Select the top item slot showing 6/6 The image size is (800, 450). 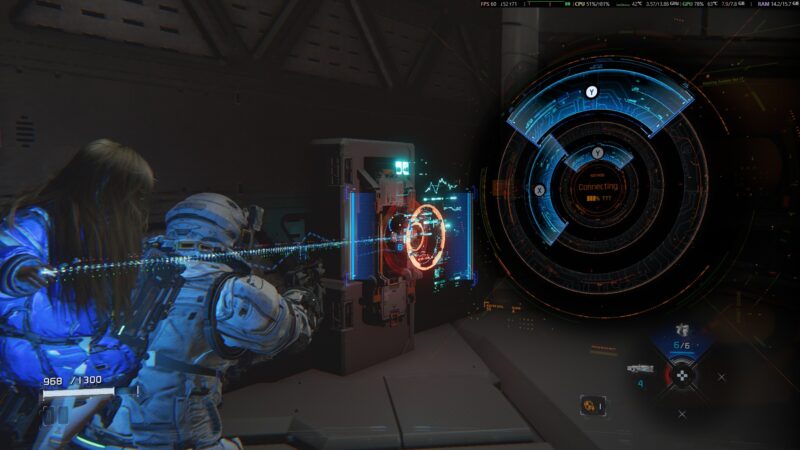683,340
